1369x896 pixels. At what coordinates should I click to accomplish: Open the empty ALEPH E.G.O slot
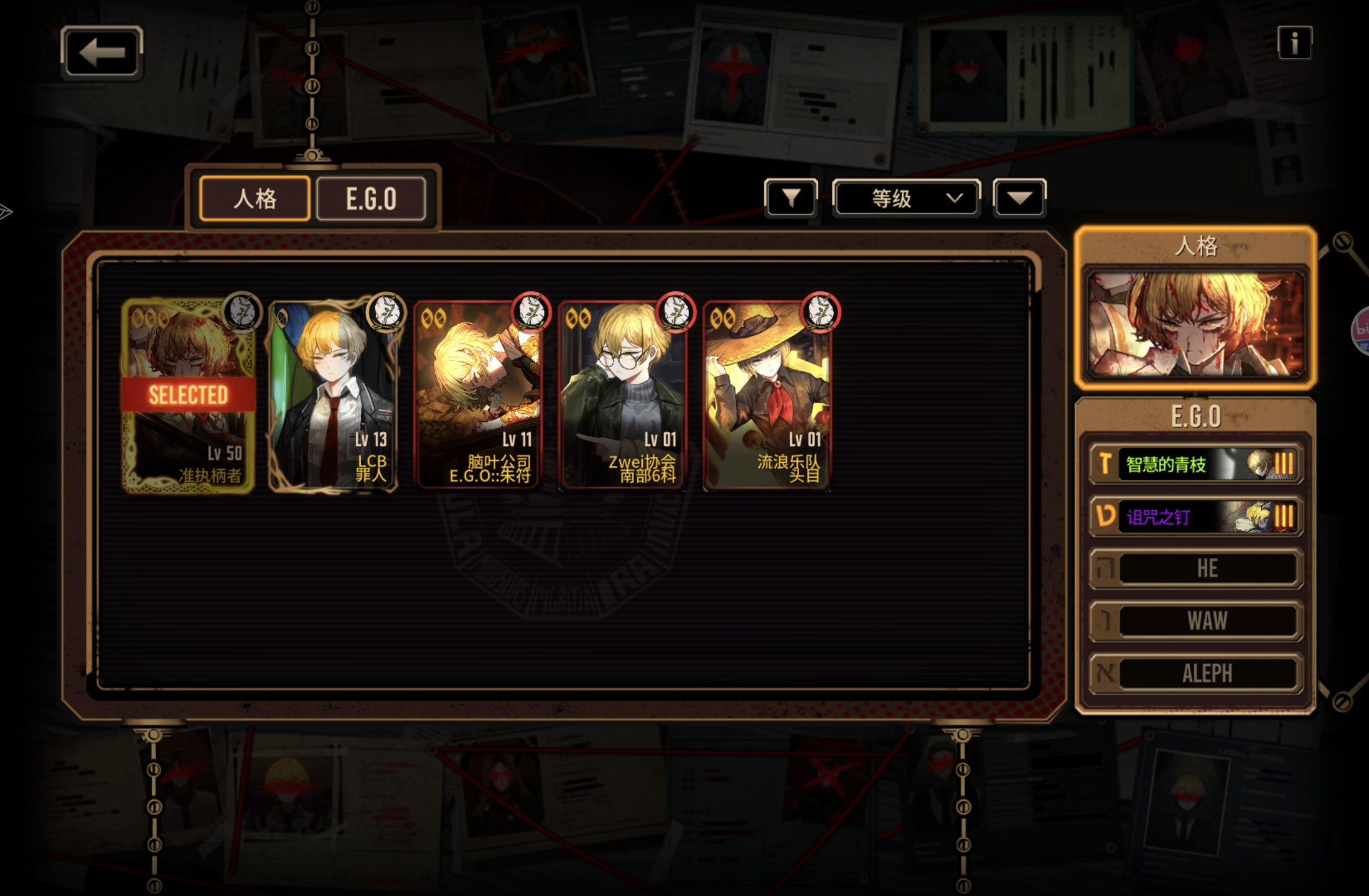[1195, 673]
